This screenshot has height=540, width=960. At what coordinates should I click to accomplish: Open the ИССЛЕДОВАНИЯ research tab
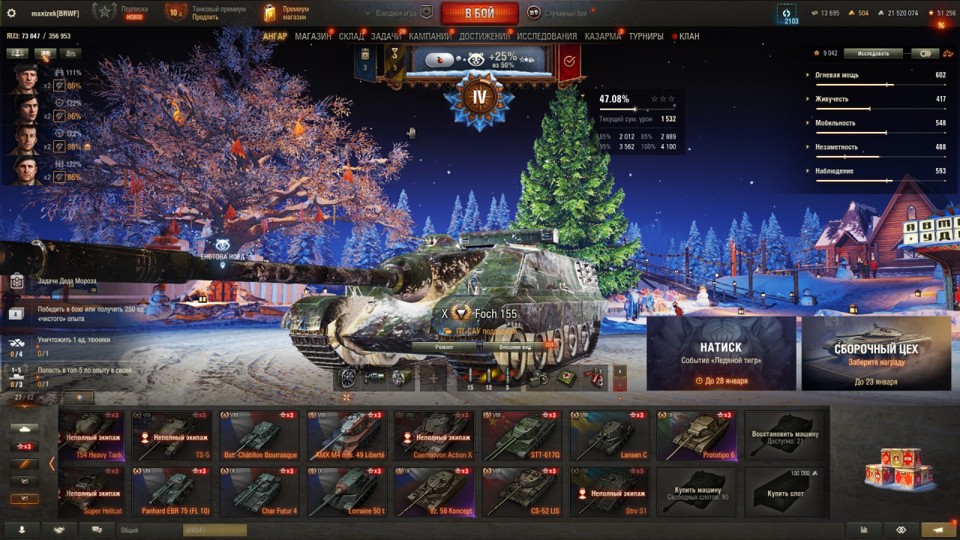(546, 37)
